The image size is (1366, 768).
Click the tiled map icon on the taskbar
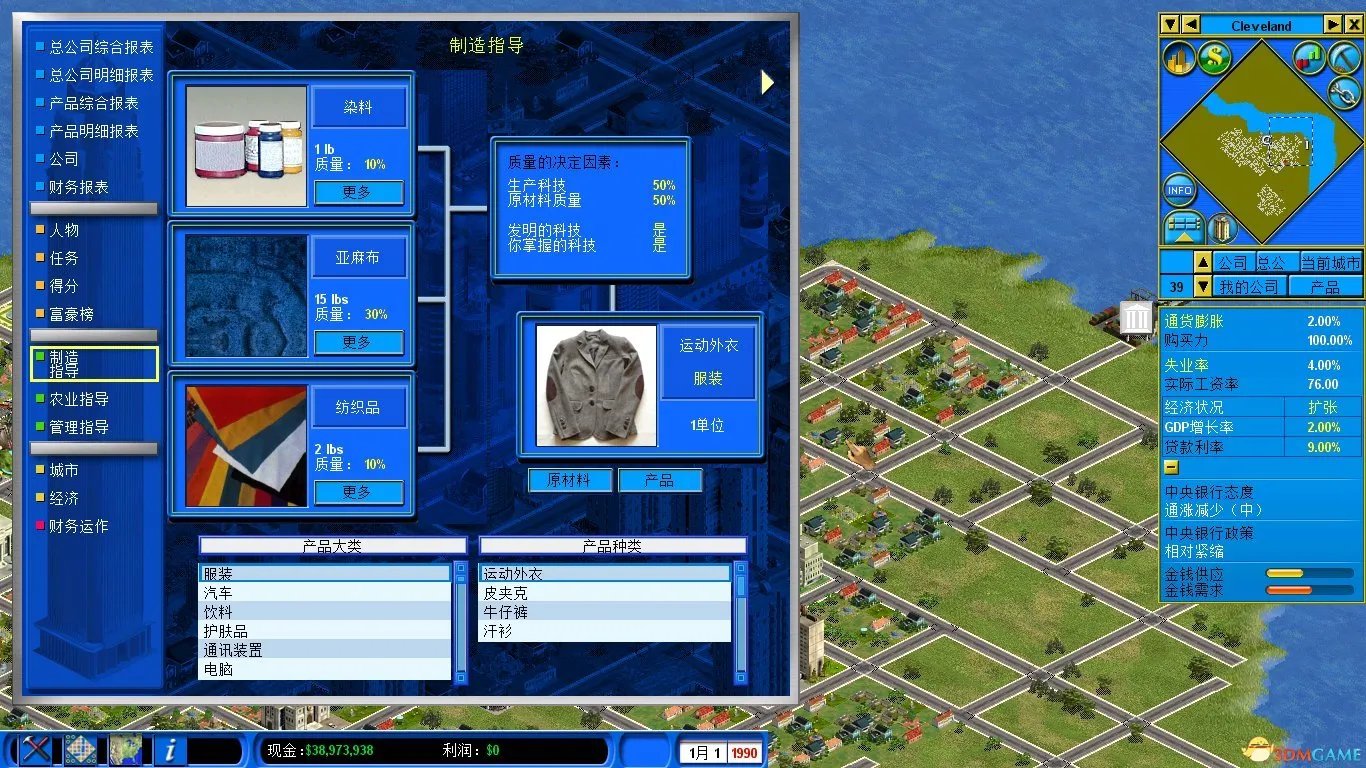coord(82,748)
